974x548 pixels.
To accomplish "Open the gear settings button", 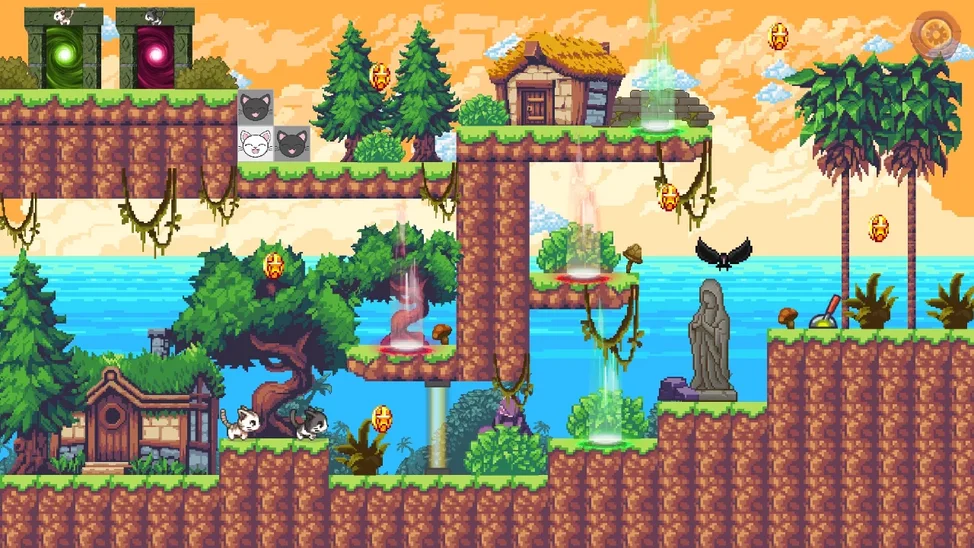I will [937, 34].
